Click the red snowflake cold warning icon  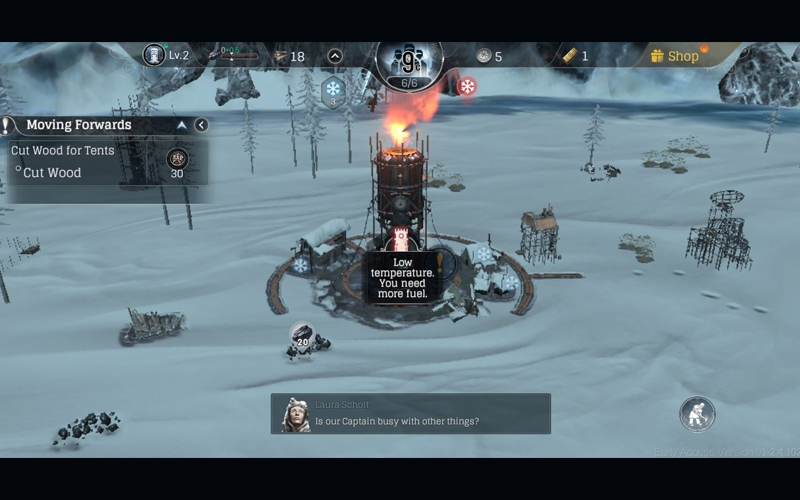(466, 87)
